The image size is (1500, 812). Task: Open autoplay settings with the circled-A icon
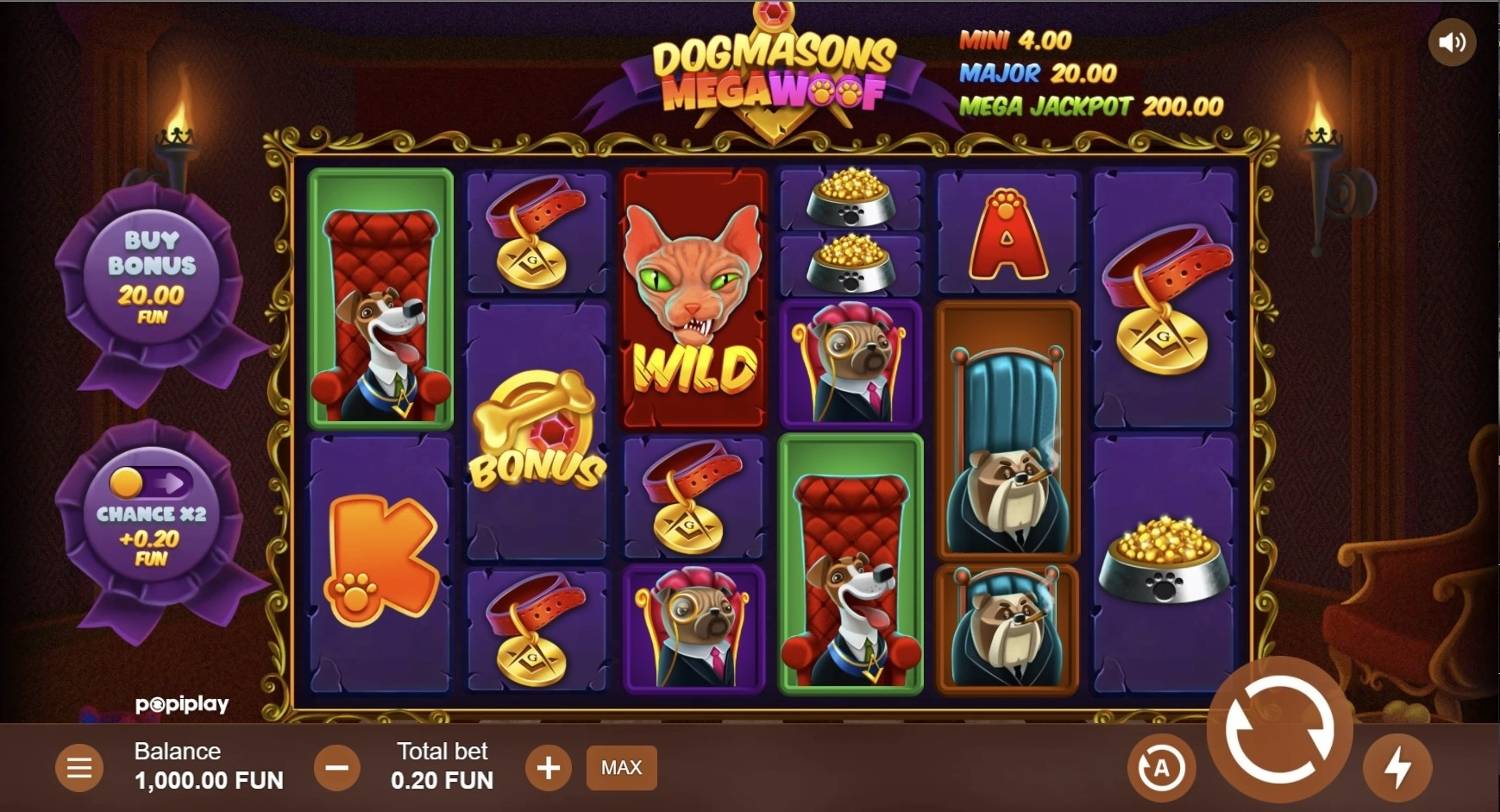tap(1160, 767)
